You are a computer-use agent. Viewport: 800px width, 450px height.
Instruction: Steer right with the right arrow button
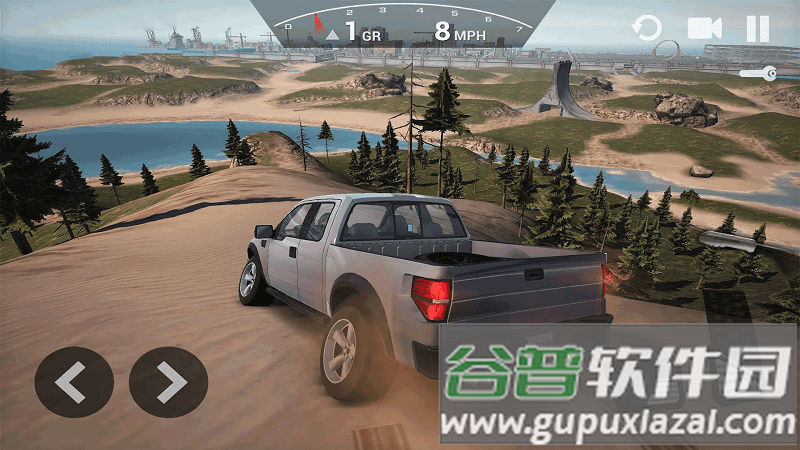[168, 381]
